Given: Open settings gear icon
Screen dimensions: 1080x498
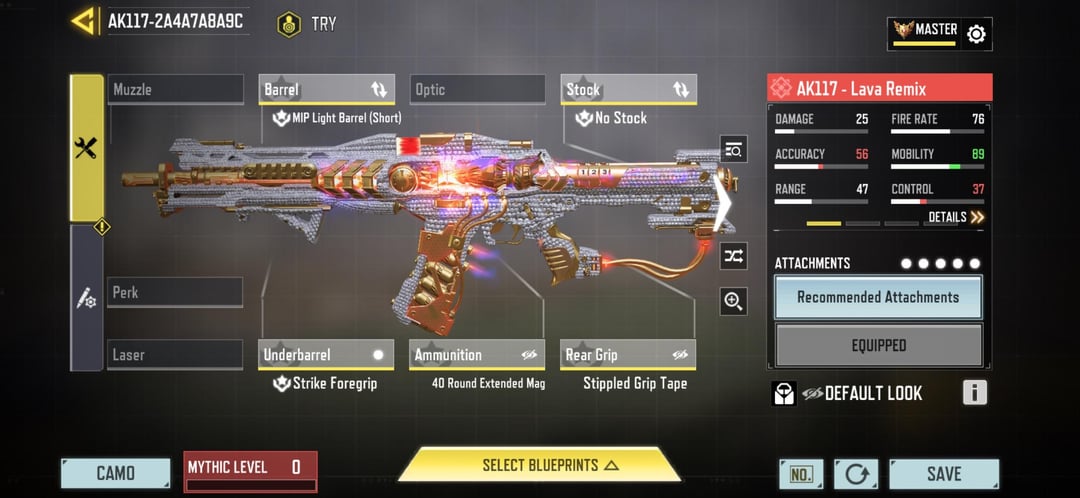Looking at the screenshot, I should 976,34.
